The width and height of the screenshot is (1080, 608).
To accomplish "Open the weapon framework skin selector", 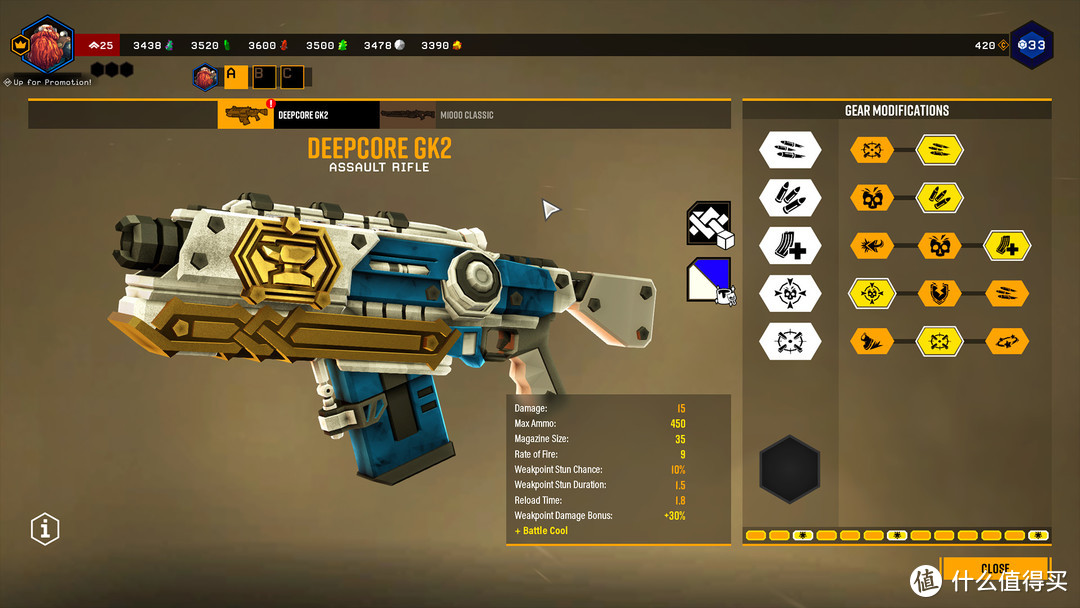I will [x=709, y=223].
